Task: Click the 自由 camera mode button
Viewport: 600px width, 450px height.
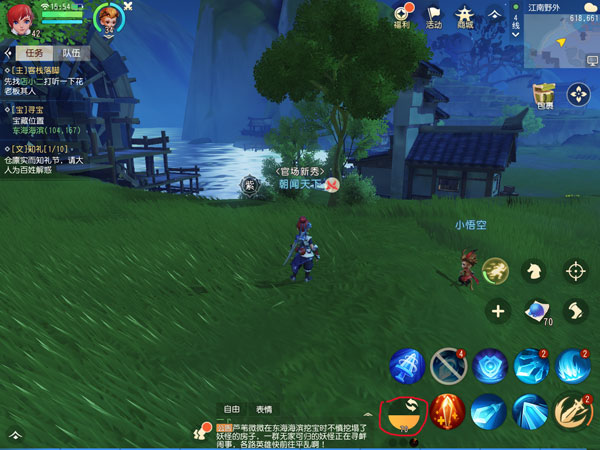Action: [x=232, y=409]
